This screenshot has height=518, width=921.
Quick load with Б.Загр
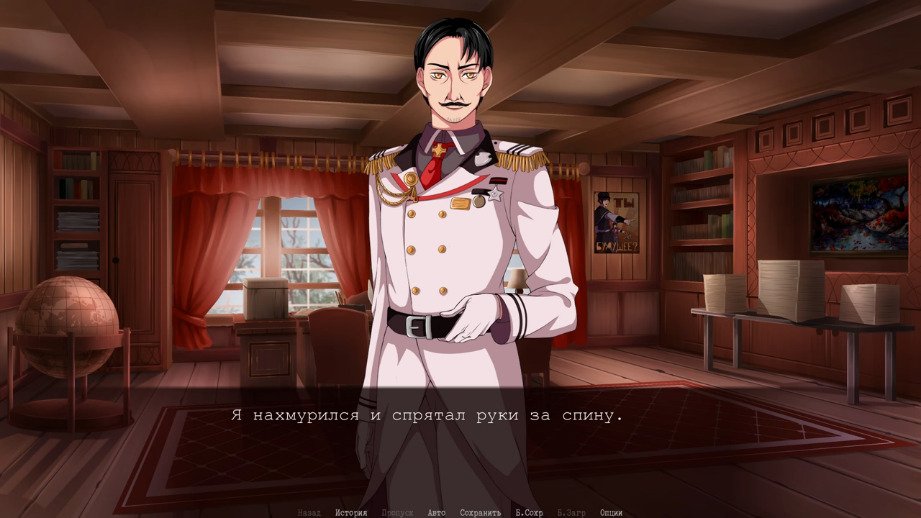572,512
